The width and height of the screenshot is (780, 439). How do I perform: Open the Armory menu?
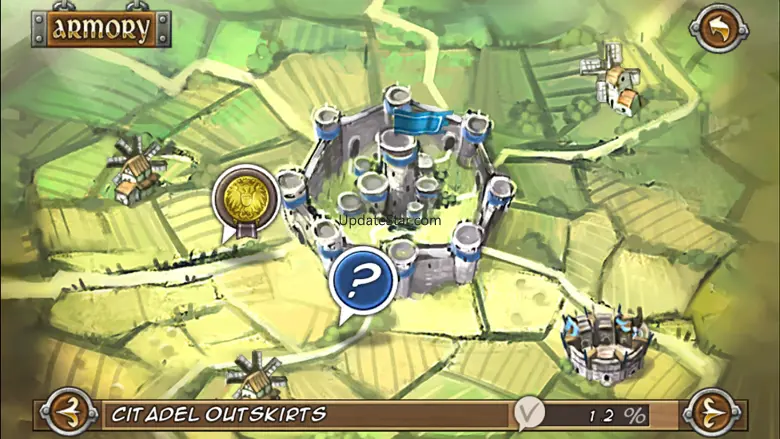click(100, 28)
